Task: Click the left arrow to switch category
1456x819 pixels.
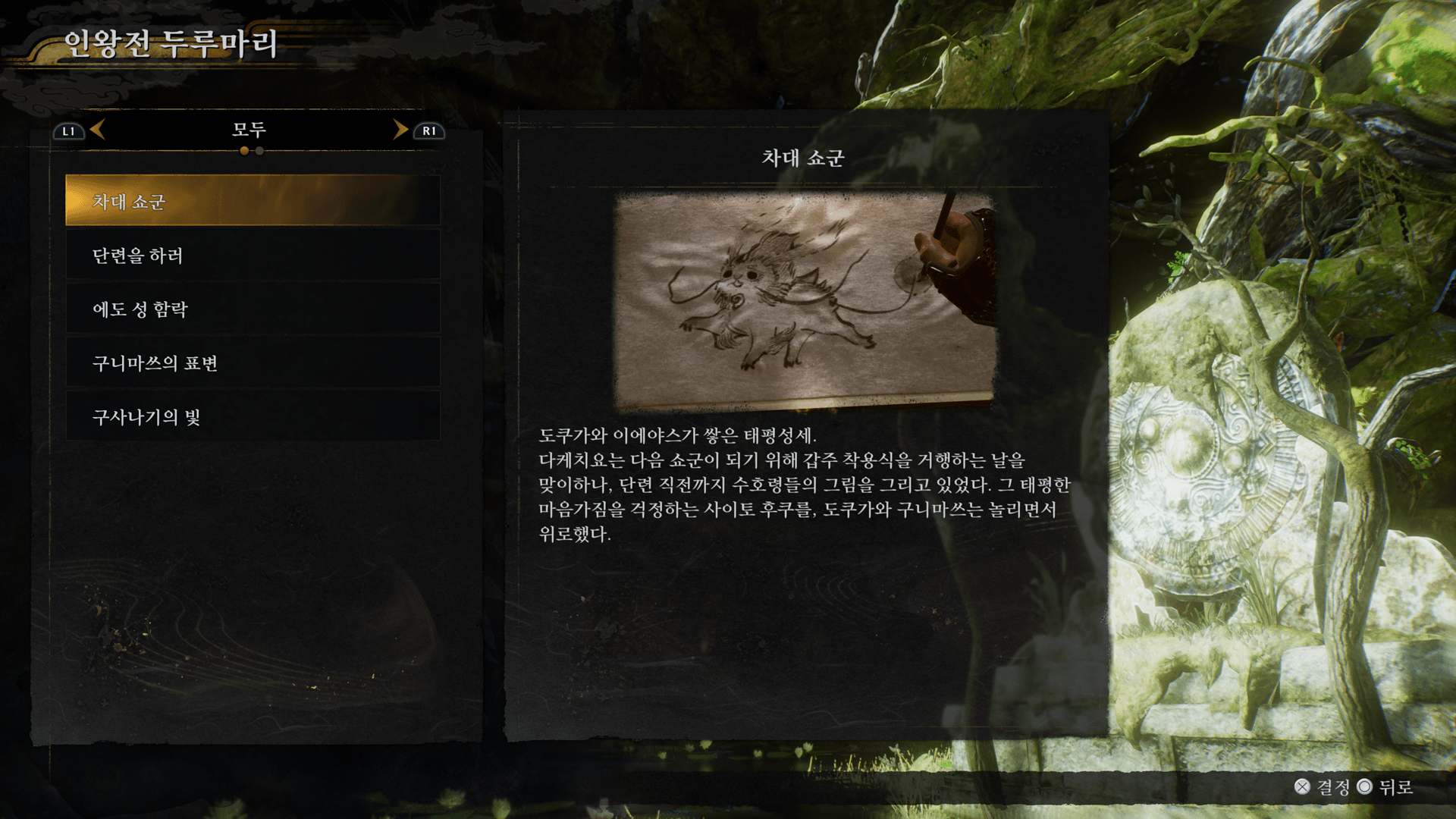Action: [x=97, y=130]
